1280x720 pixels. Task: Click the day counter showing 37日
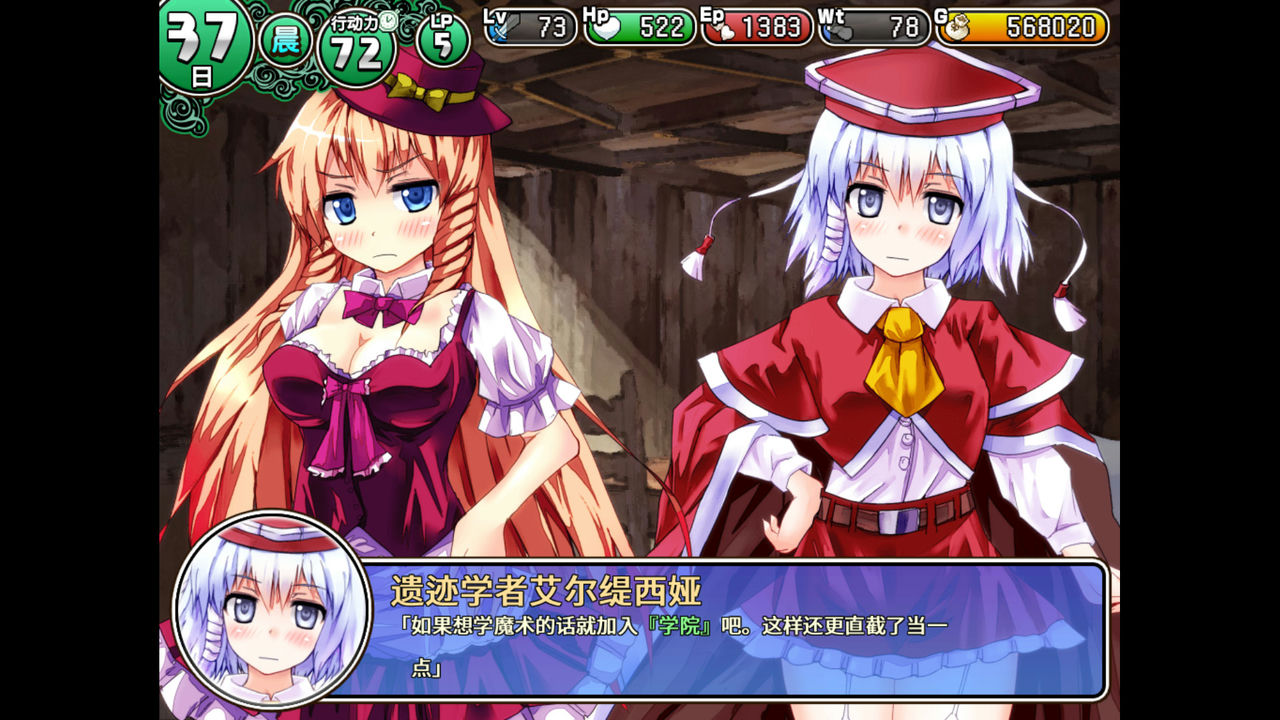[x=205, y=37]
